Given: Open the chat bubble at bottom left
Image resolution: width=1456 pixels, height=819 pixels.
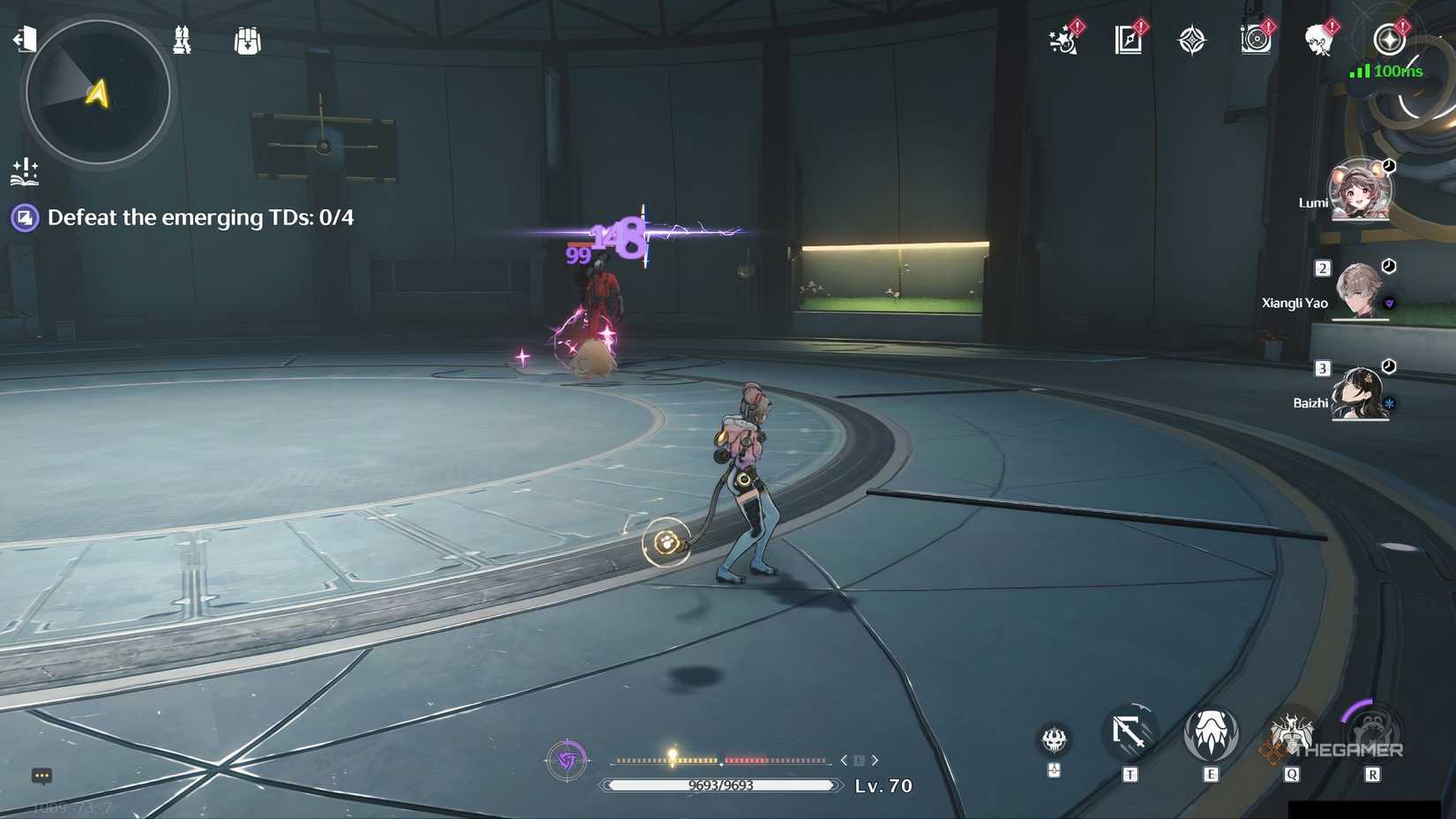Looking at the screenshot, I should pos(40,776).
